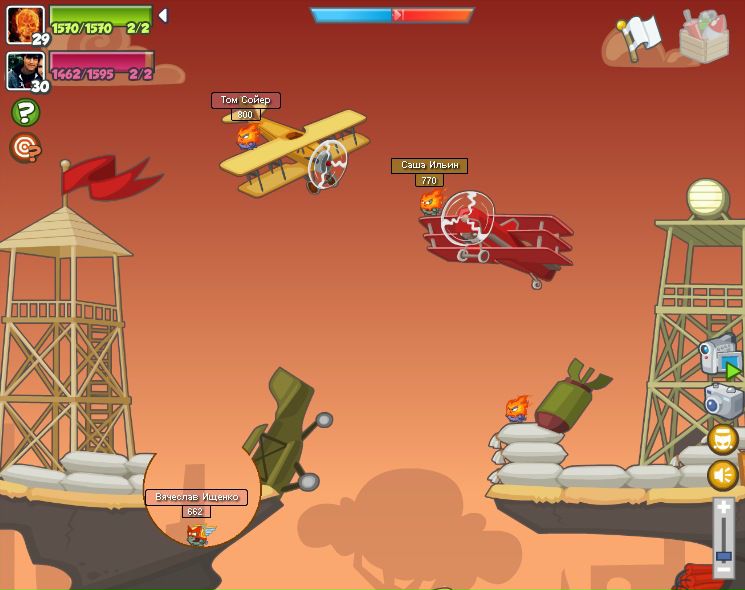Open the weapons crate inventory
This screenshot has height=590, width=745.
click(704, 36)
